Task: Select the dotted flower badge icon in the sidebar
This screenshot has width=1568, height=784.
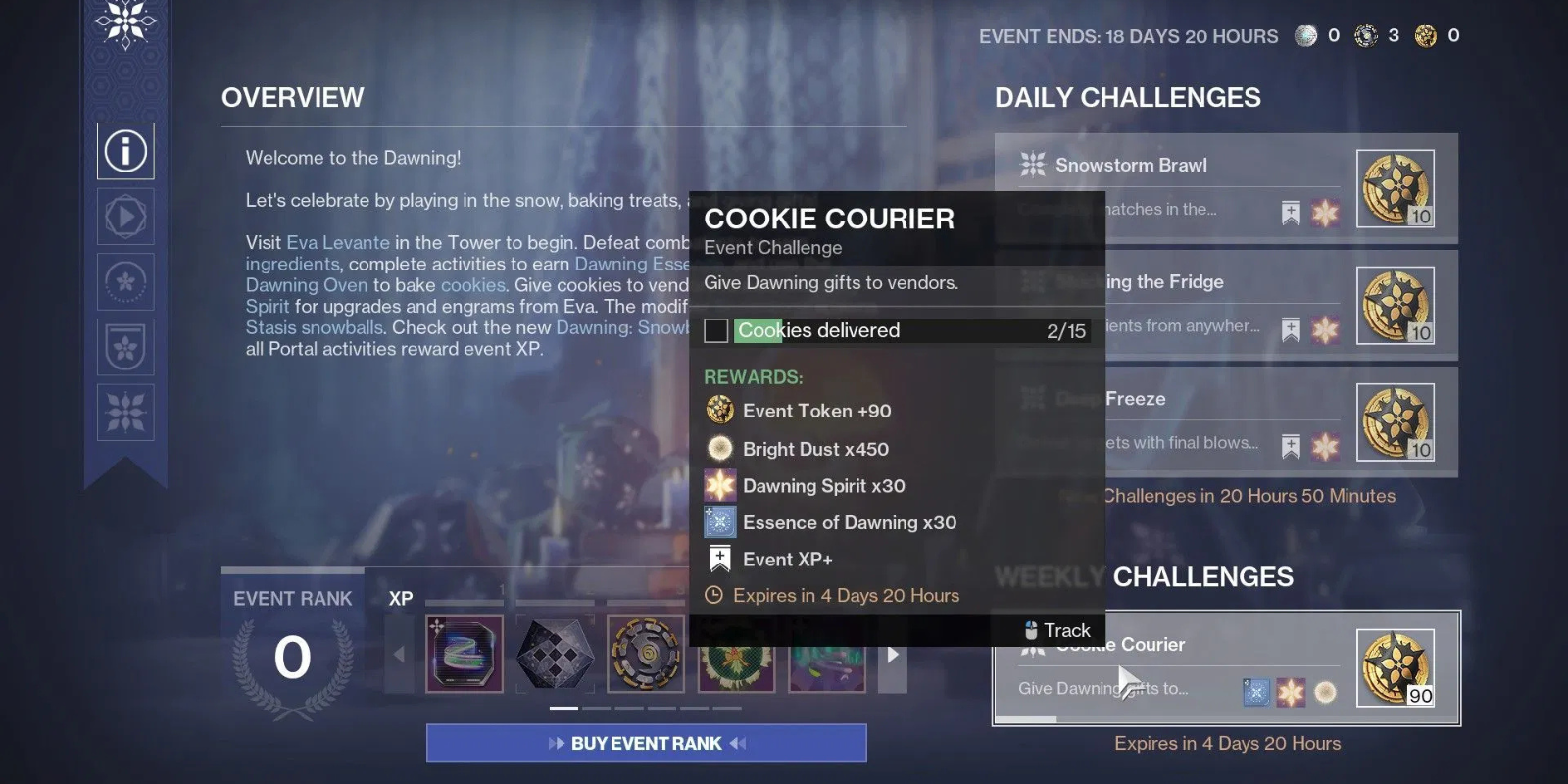Action: pyautogui.click(x=123, y=282)
